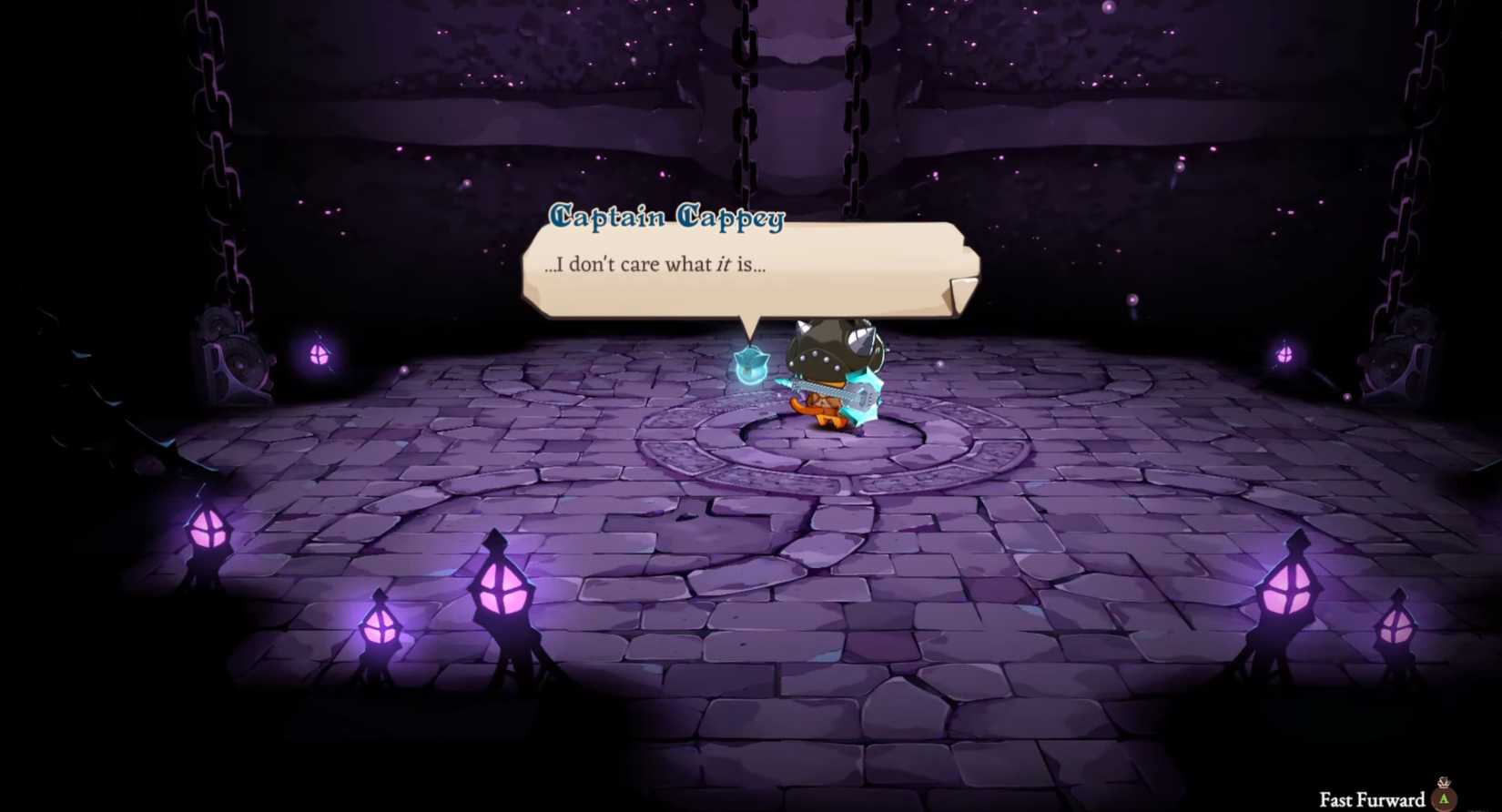Select Captain Cappey's orange body
The height and width of the screenshot is (812, 1502).
click(x=824, y=414)
